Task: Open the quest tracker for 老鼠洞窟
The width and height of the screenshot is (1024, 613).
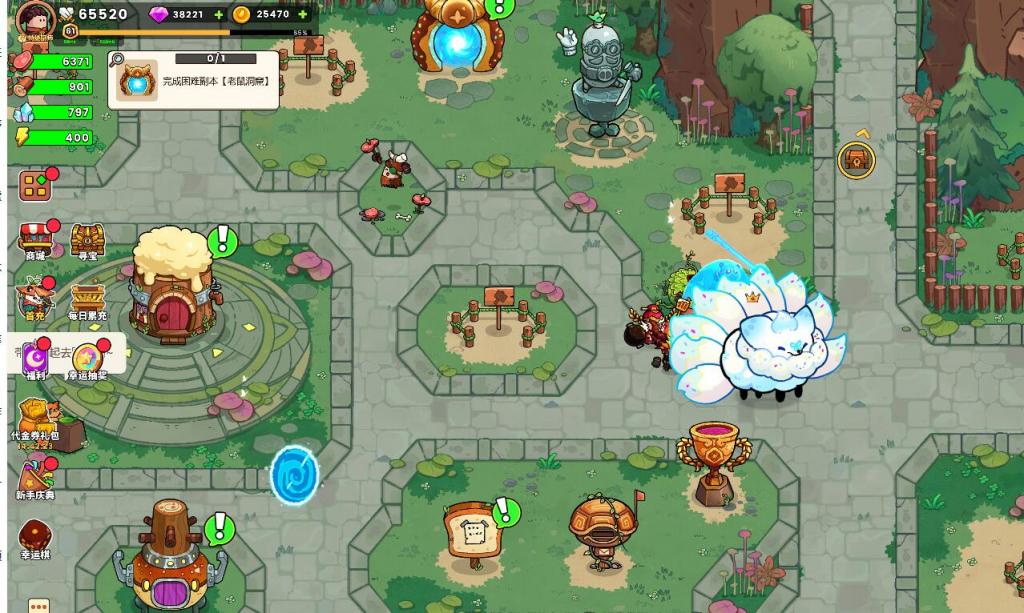Action: click(x=194, y=80)
